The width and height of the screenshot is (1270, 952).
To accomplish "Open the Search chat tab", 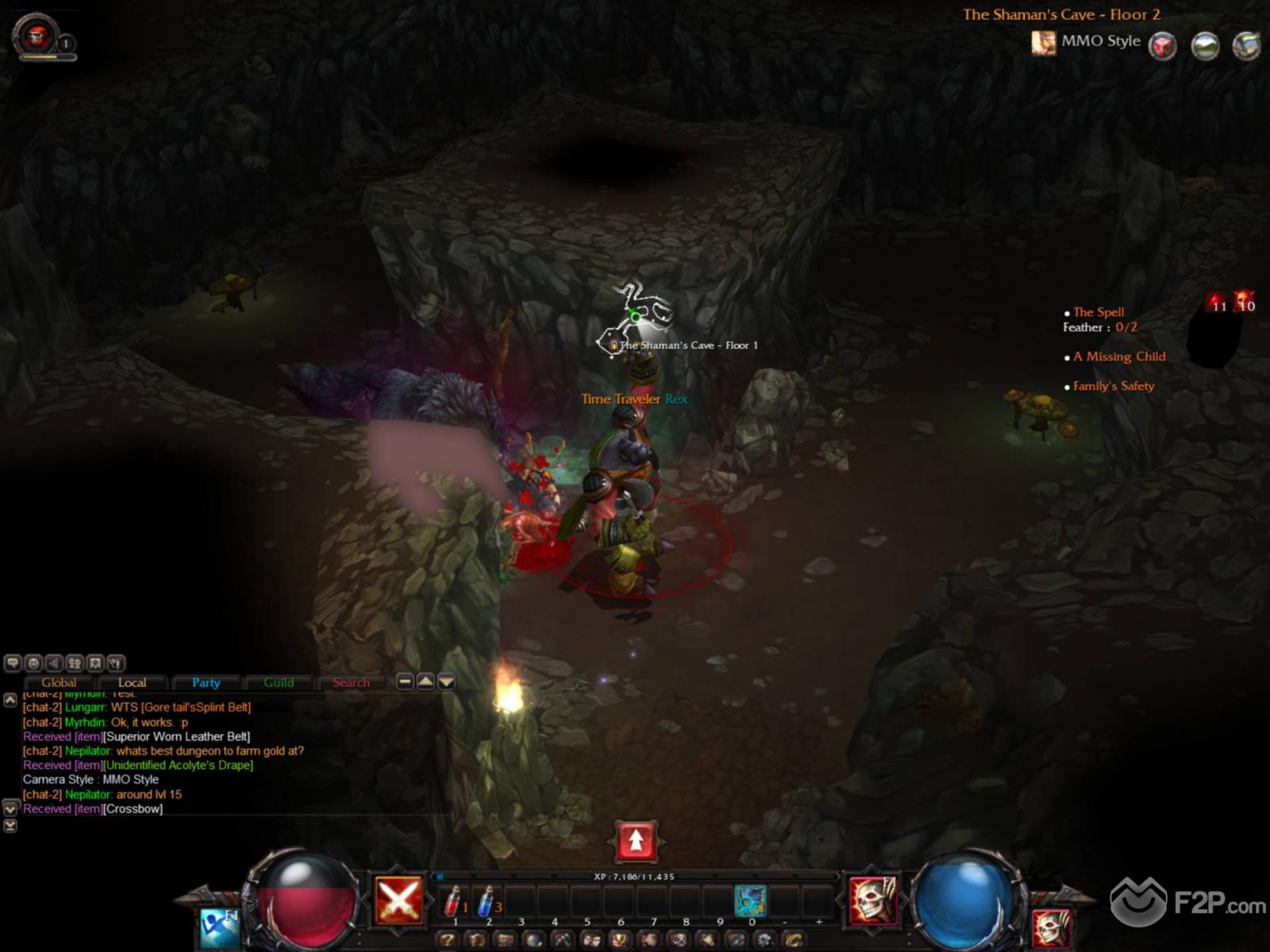I will click(351, 683).
